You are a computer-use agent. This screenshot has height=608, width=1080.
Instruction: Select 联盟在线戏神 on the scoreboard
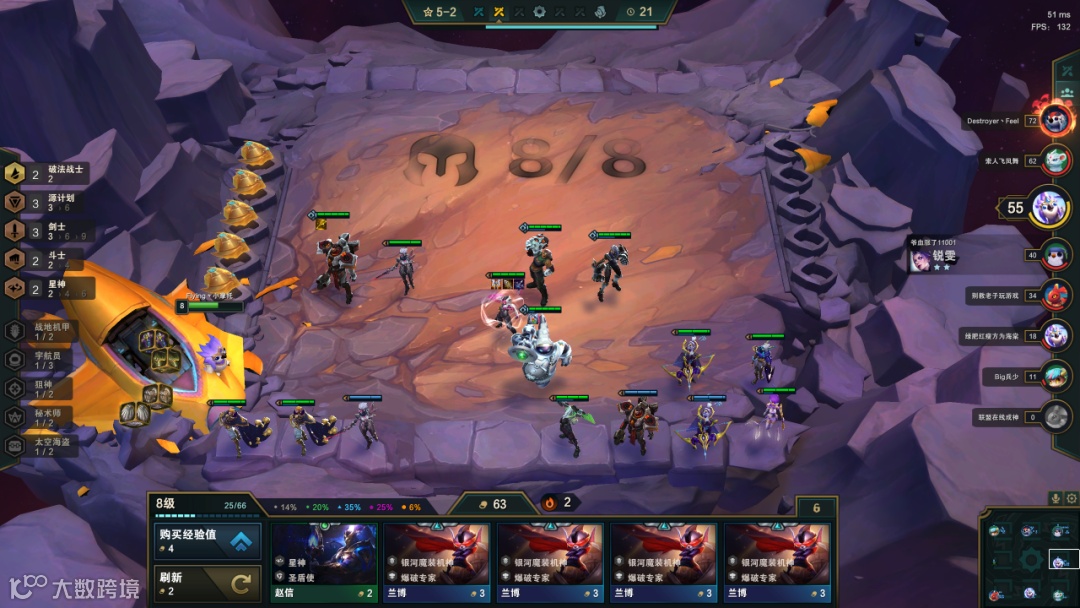[1055, 416]
